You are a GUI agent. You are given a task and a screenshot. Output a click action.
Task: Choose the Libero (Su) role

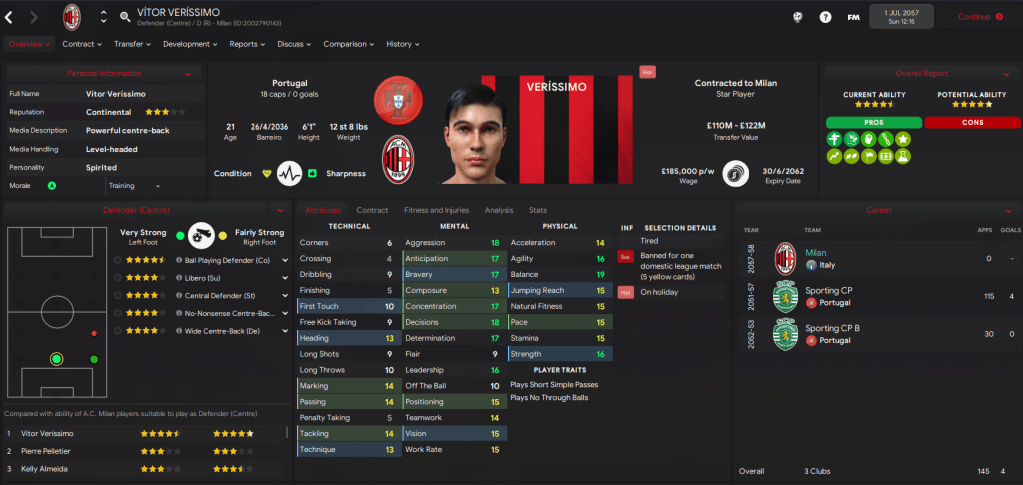(x=203, y=278)
